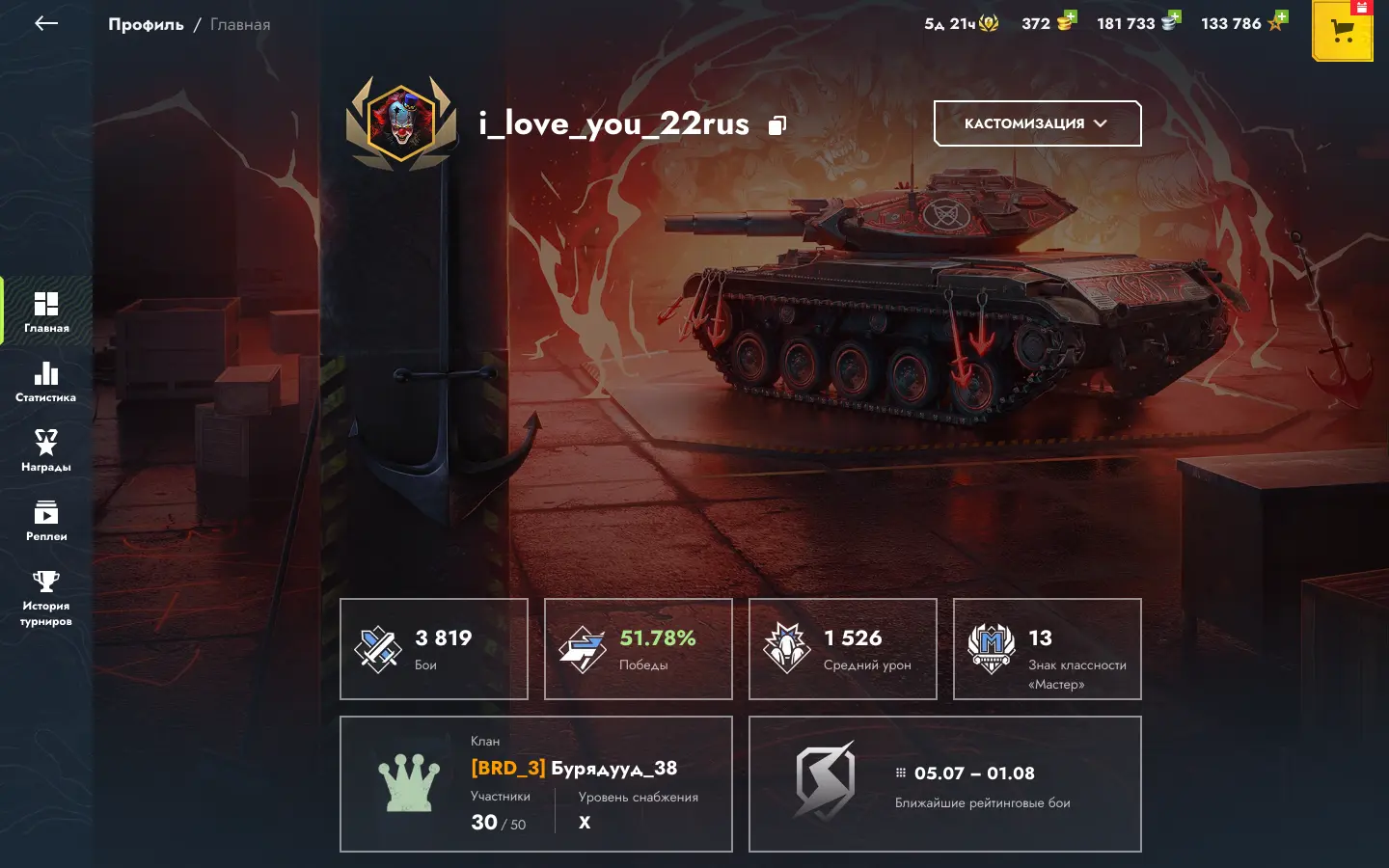View История турниров

(x=46, y=598)
